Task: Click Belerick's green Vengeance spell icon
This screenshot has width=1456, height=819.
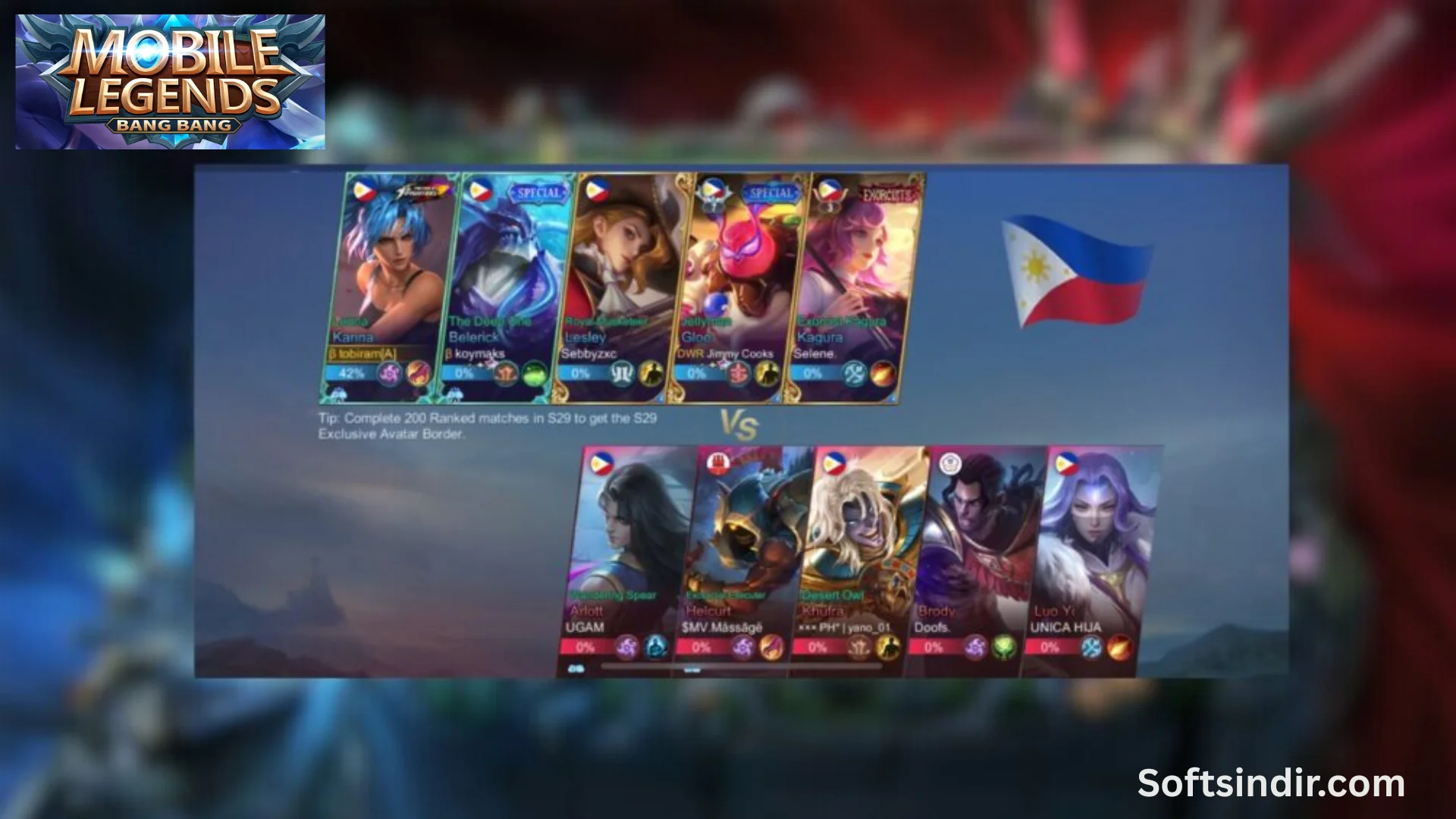Action: pos(532,373)
